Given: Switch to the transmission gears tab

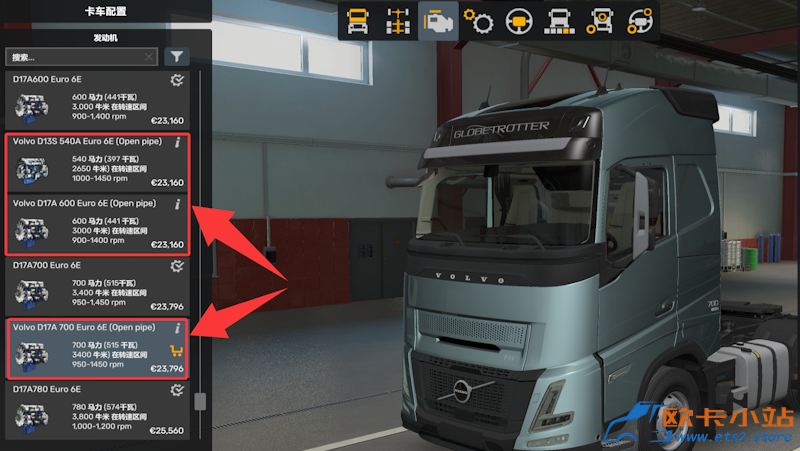Looking at the screenshot, I should pyautogui.click(x=479, y=21).
